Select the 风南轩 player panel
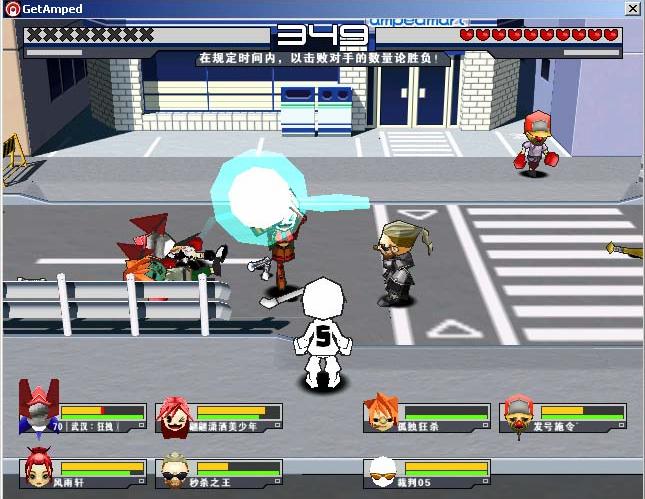The image size is (645, 499). (x=85, y=473)
